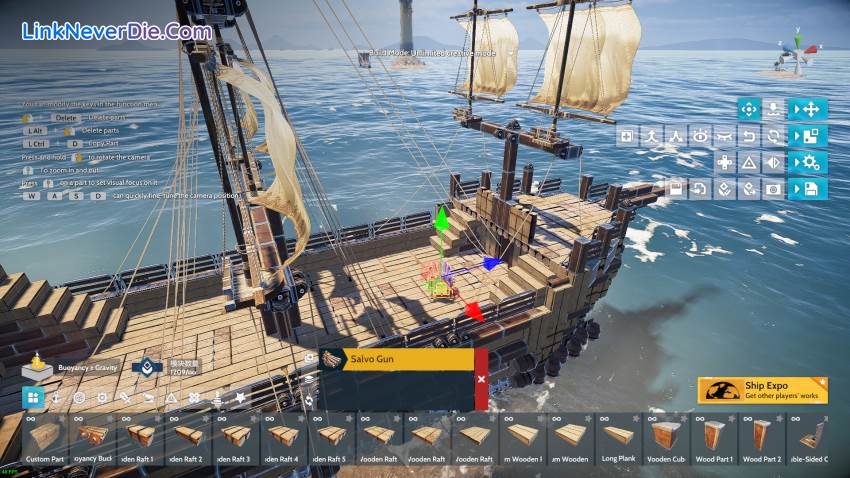Activate the open-eye show parts tool
The height and width of the screenshot is (478, 850).
point(701,136)
